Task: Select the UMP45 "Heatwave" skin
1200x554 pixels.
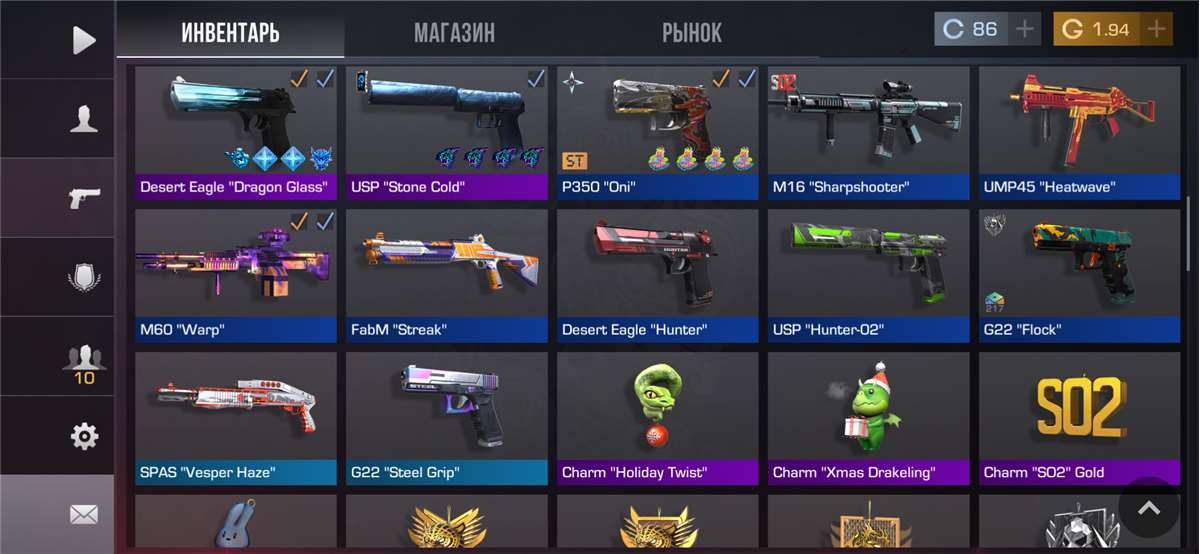Action: [x=1074, y=130]
